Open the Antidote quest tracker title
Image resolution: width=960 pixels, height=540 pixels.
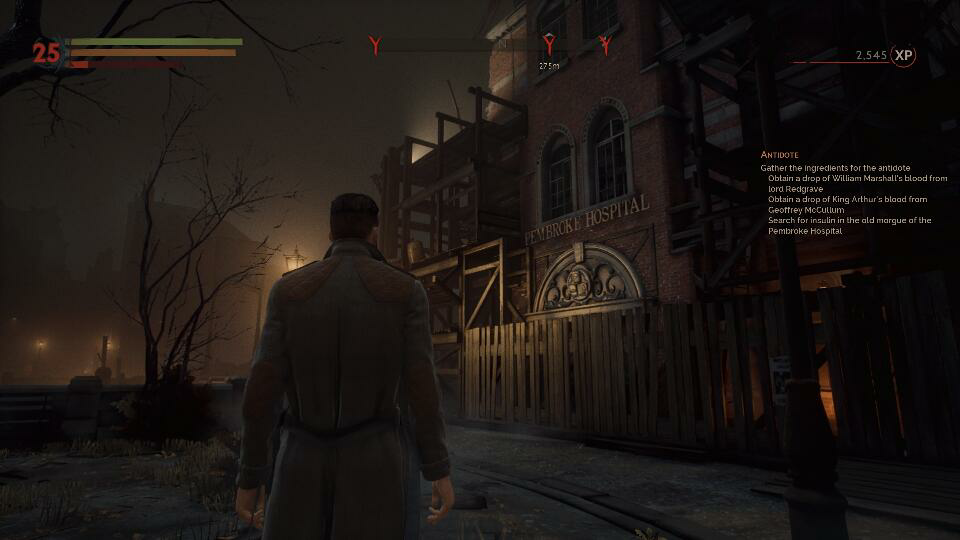pos(779,155)
